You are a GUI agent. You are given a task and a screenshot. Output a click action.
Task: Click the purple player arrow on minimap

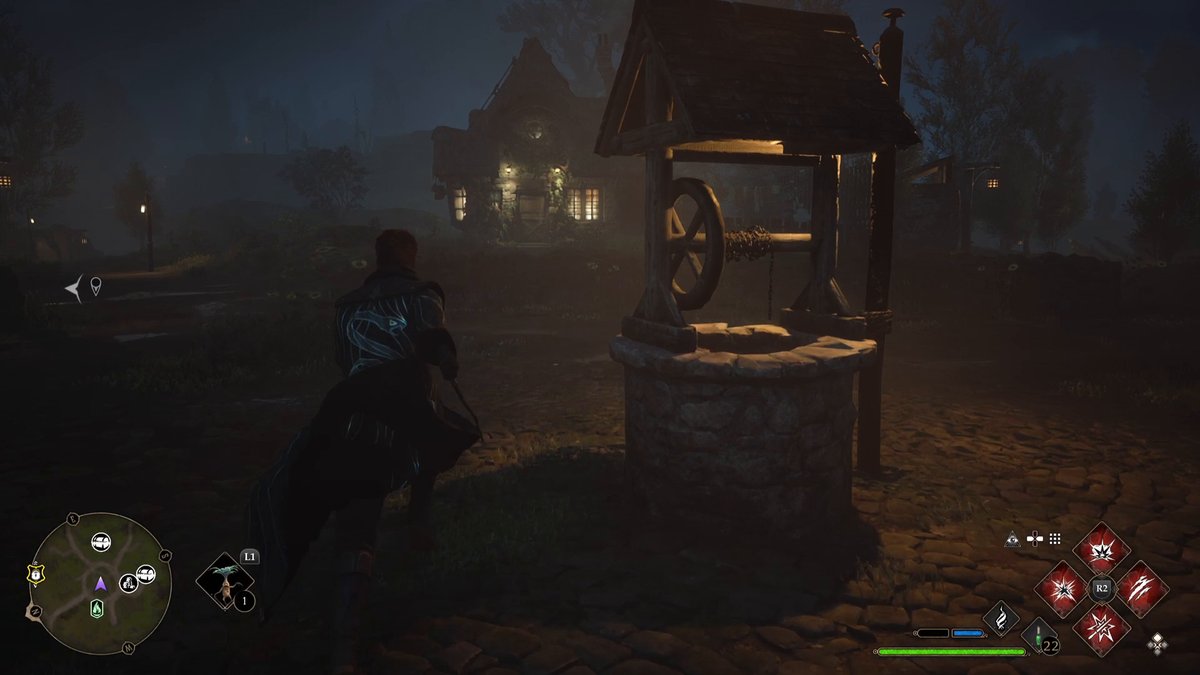coord(100,583)
